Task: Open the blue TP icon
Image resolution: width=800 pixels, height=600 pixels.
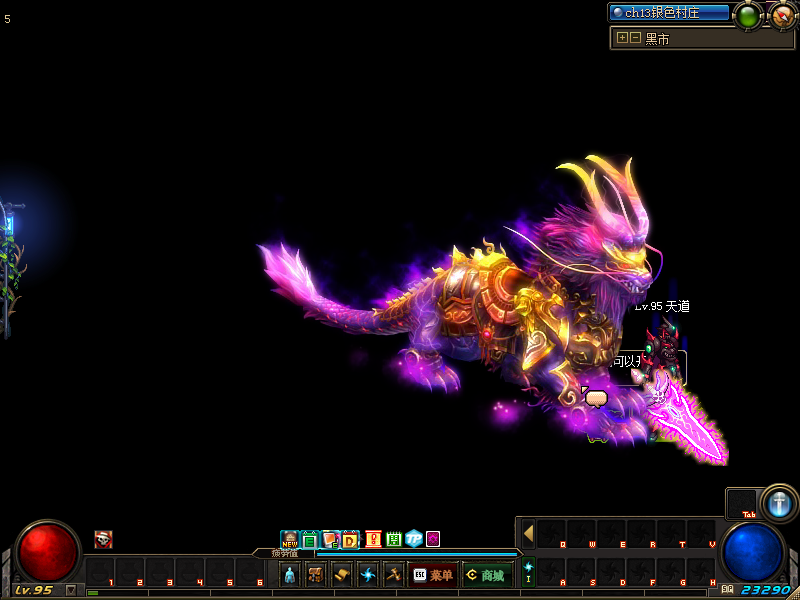Action: [413, 540]
